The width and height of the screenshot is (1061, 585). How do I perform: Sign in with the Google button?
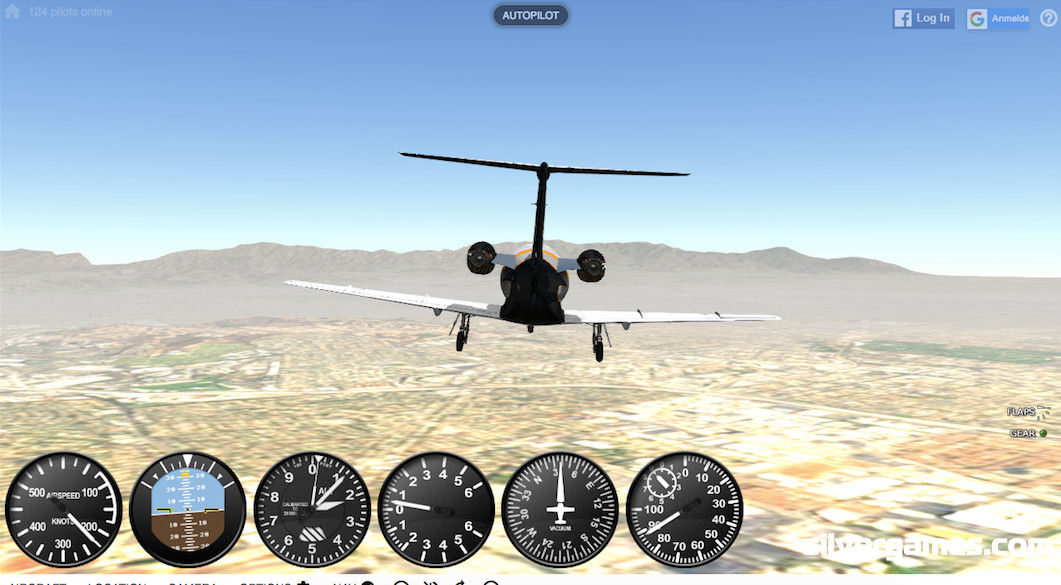click(998, 18)
